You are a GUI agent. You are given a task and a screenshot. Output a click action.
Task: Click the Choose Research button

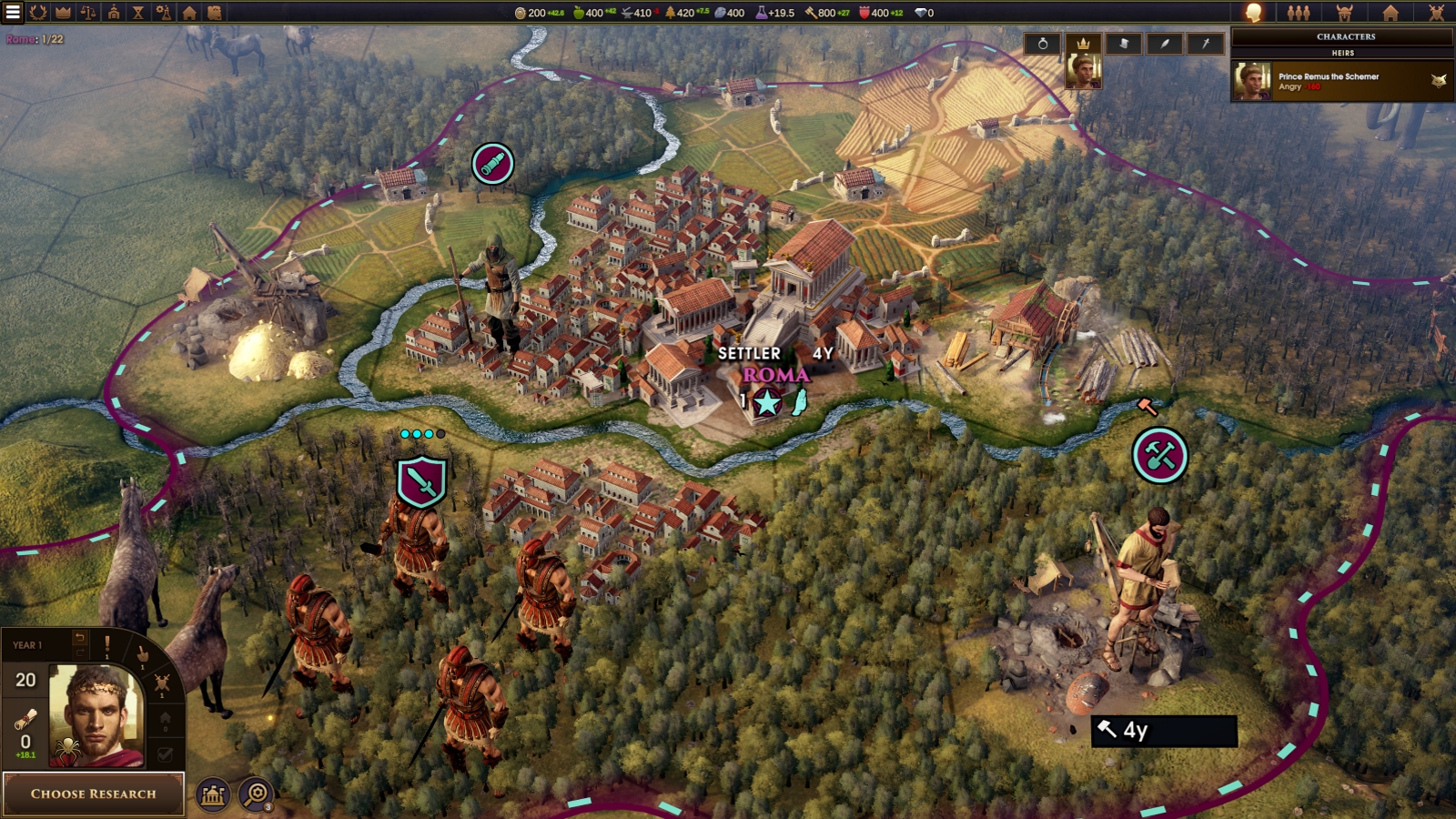tap(95, 793)
